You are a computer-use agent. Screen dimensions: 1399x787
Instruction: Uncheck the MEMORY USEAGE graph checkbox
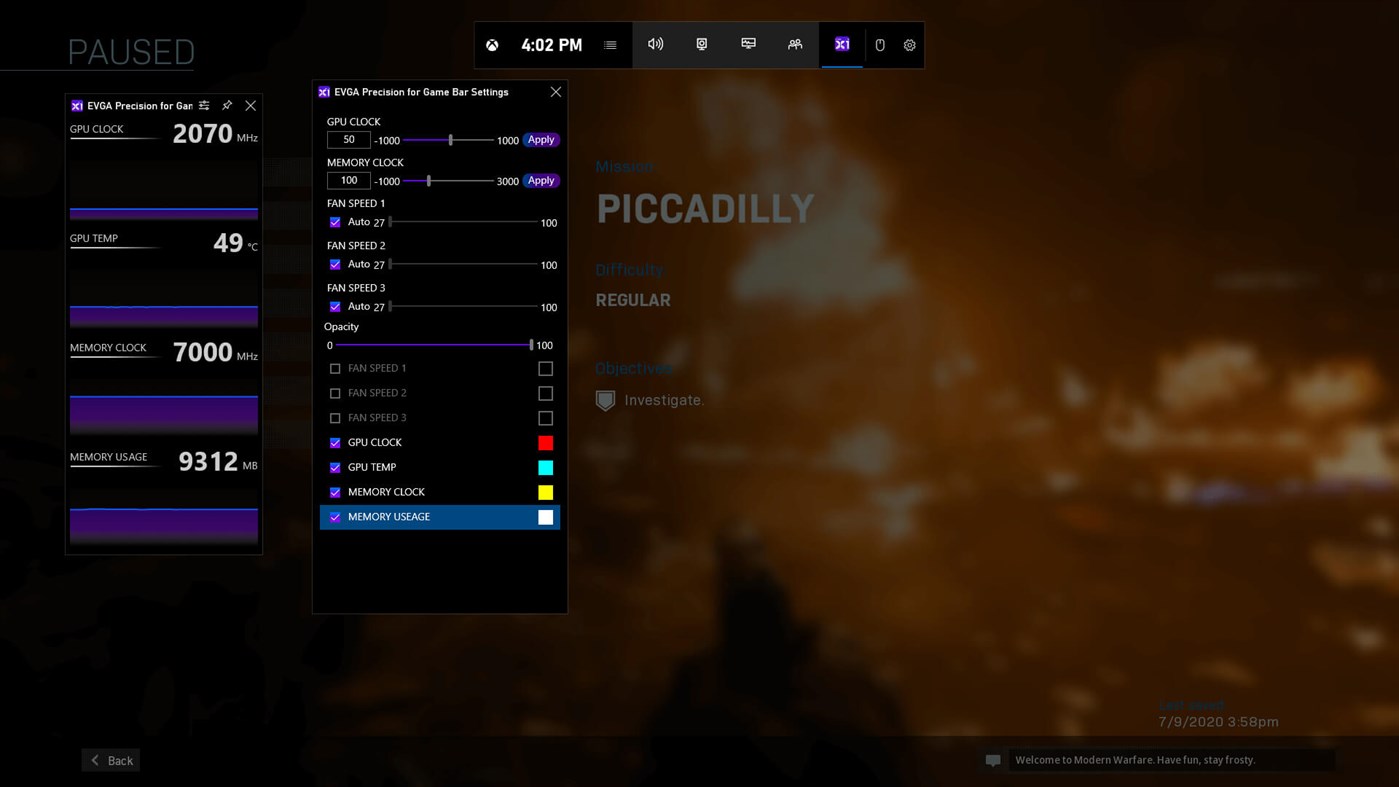(x=335, y=517)
